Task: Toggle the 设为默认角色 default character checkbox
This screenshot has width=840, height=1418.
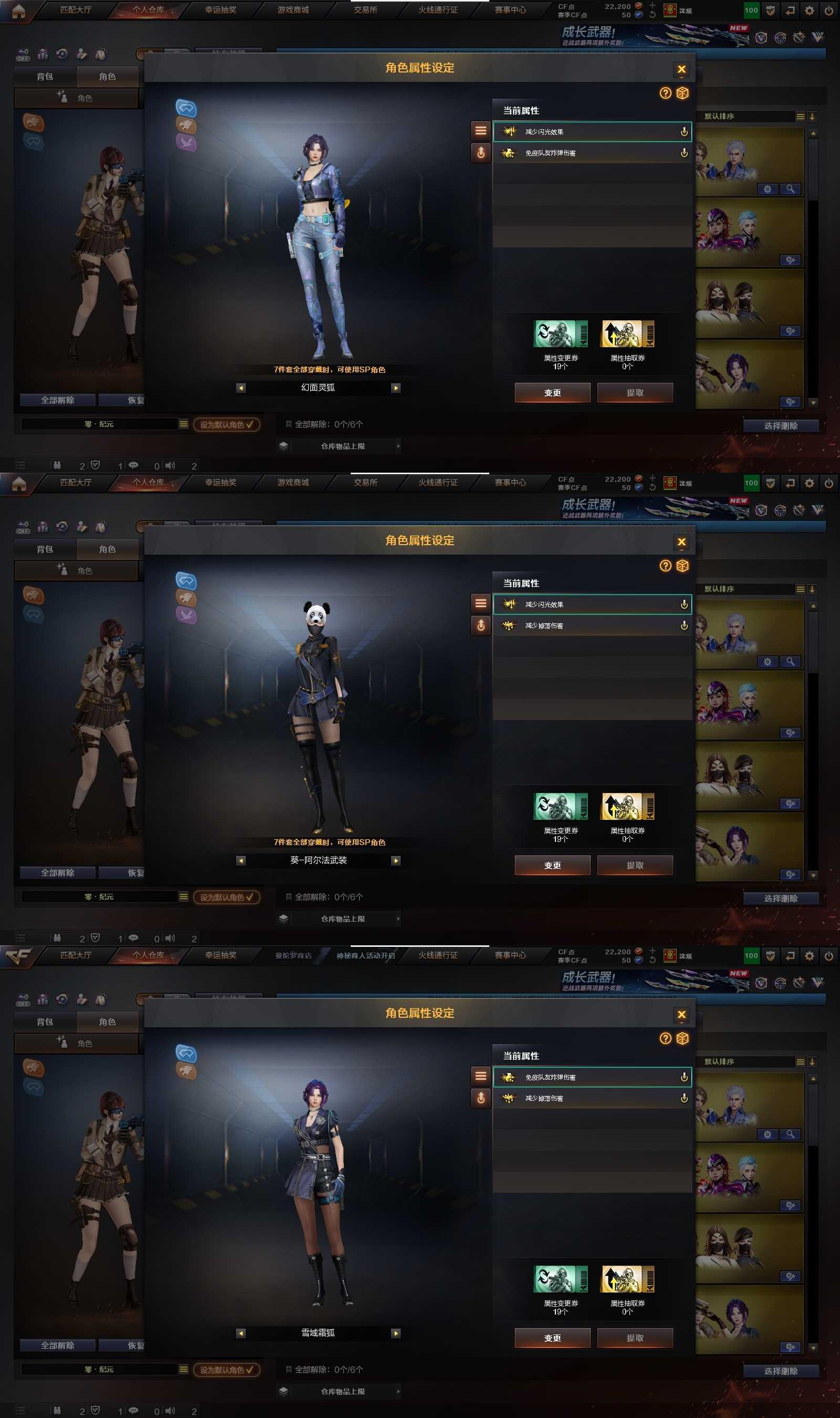Action: 226,425
